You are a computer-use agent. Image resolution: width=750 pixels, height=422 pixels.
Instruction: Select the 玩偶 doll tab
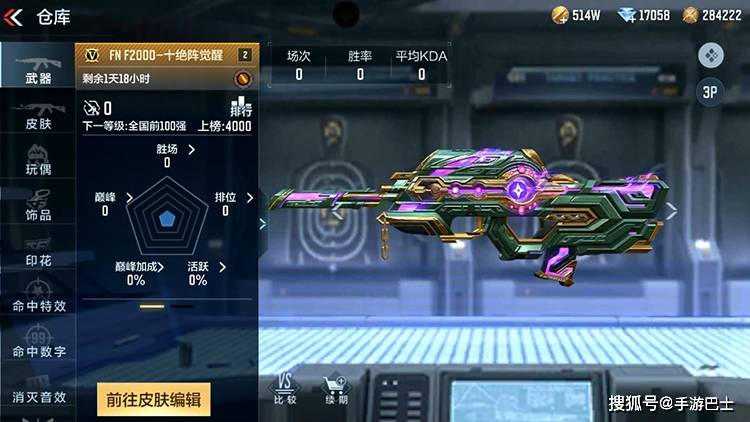[38, 158]
